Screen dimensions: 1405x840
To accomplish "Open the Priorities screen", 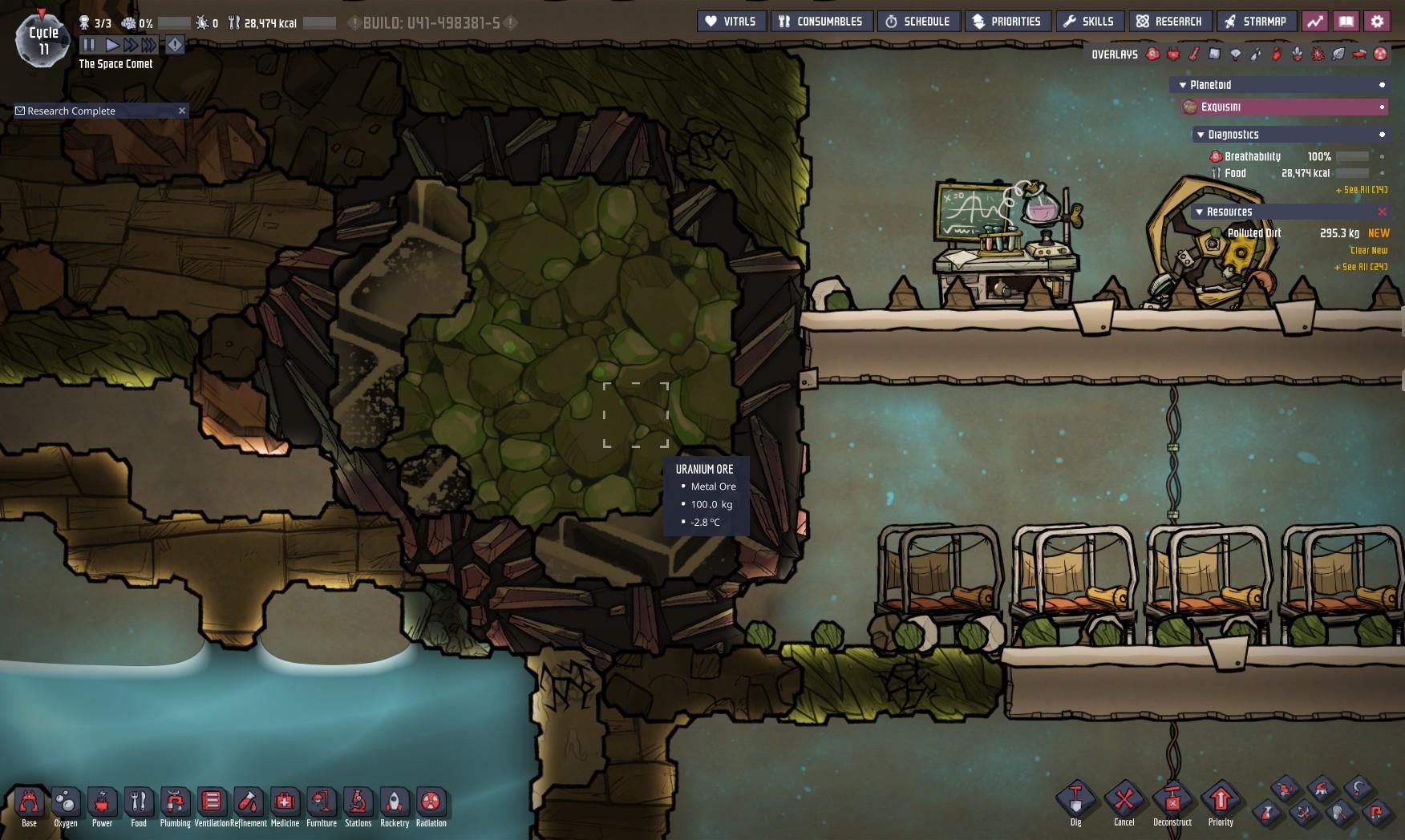I will click(x=1006, y=22).
